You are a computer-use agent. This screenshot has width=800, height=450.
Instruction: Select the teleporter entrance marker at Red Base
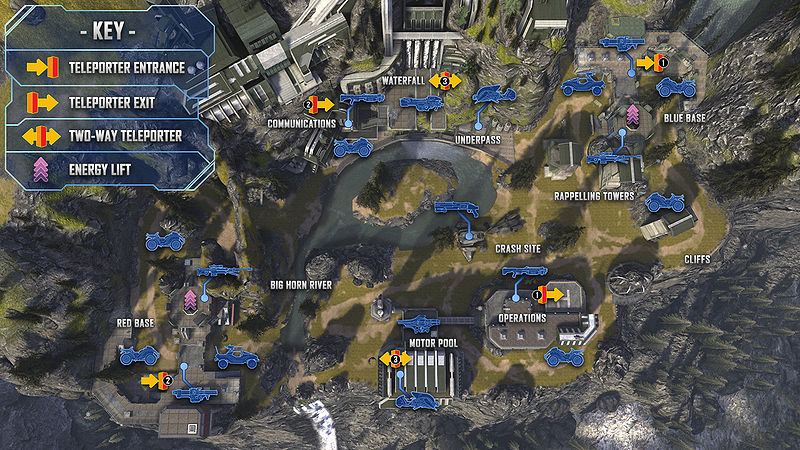[x=157, y=380]
